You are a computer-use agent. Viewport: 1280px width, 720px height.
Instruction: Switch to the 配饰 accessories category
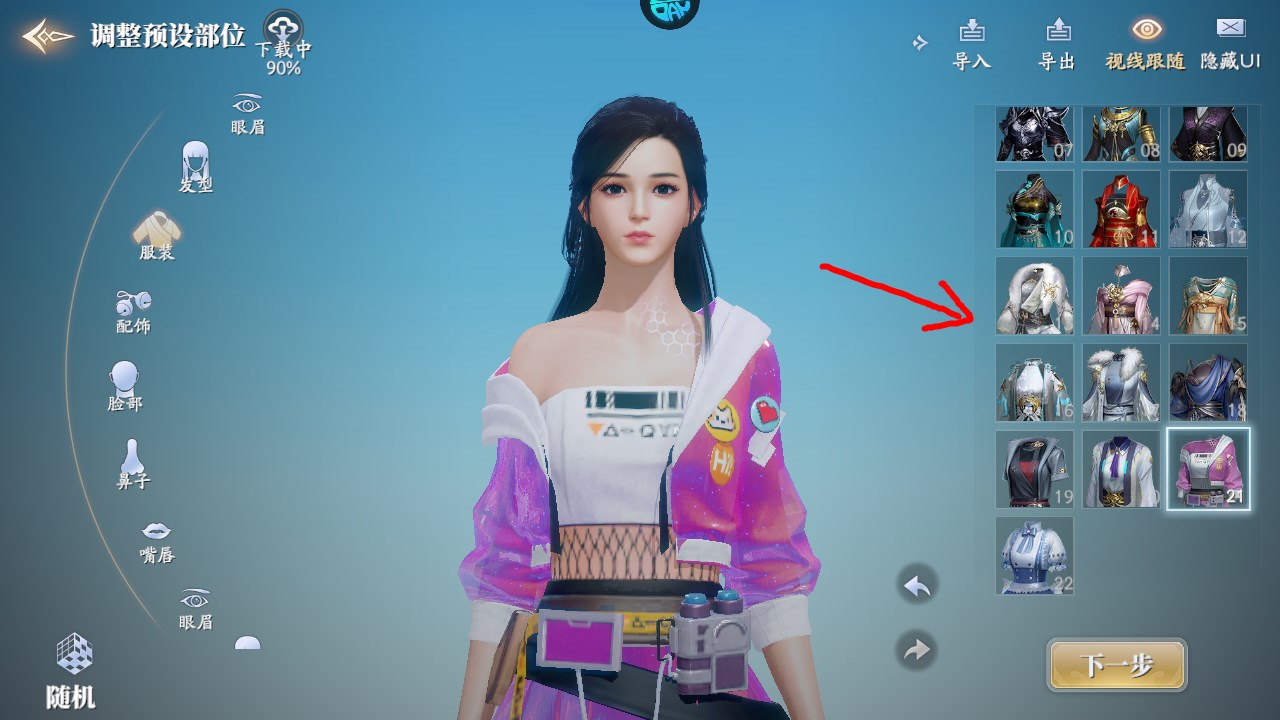pos(133,310)
